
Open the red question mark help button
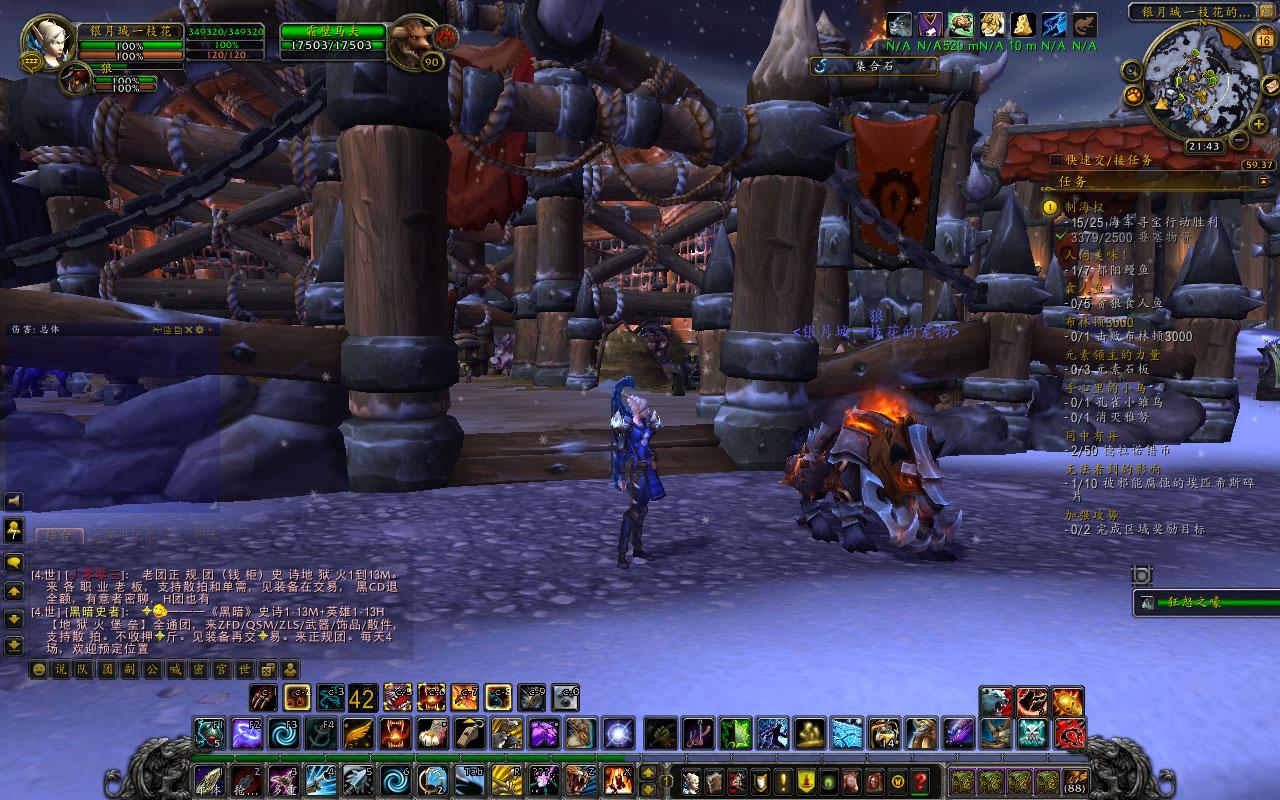(920, 781)
